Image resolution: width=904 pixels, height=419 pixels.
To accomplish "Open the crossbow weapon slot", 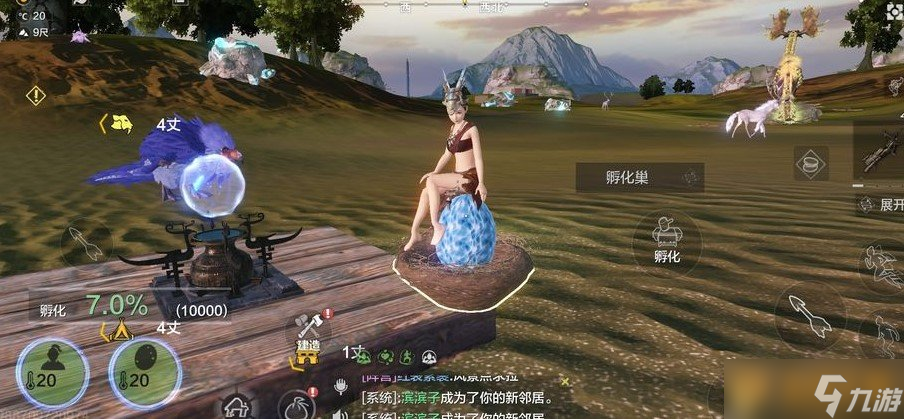I will point(880,152).
